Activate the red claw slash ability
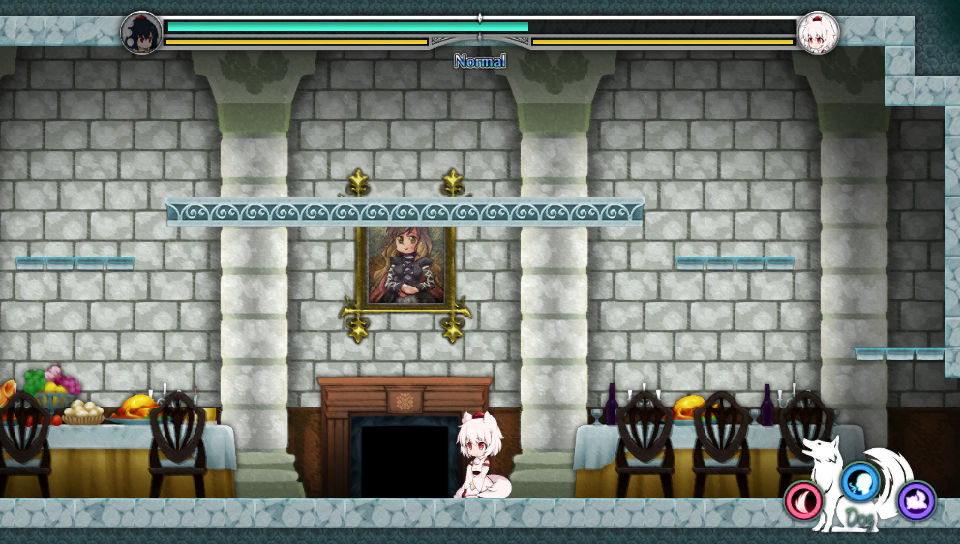Image resolution: width=960 pixels, height=544 pixels. point(804,499)
